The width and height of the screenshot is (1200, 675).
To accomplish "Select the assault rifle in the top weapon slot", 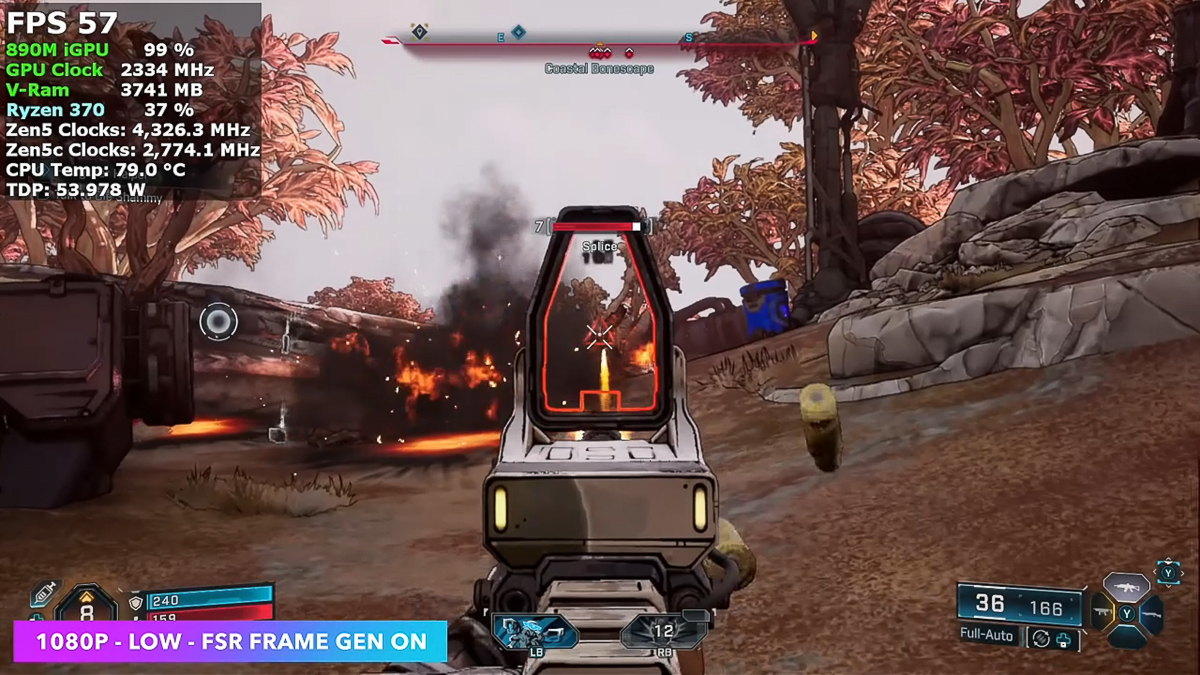I will pos(1127,587).
